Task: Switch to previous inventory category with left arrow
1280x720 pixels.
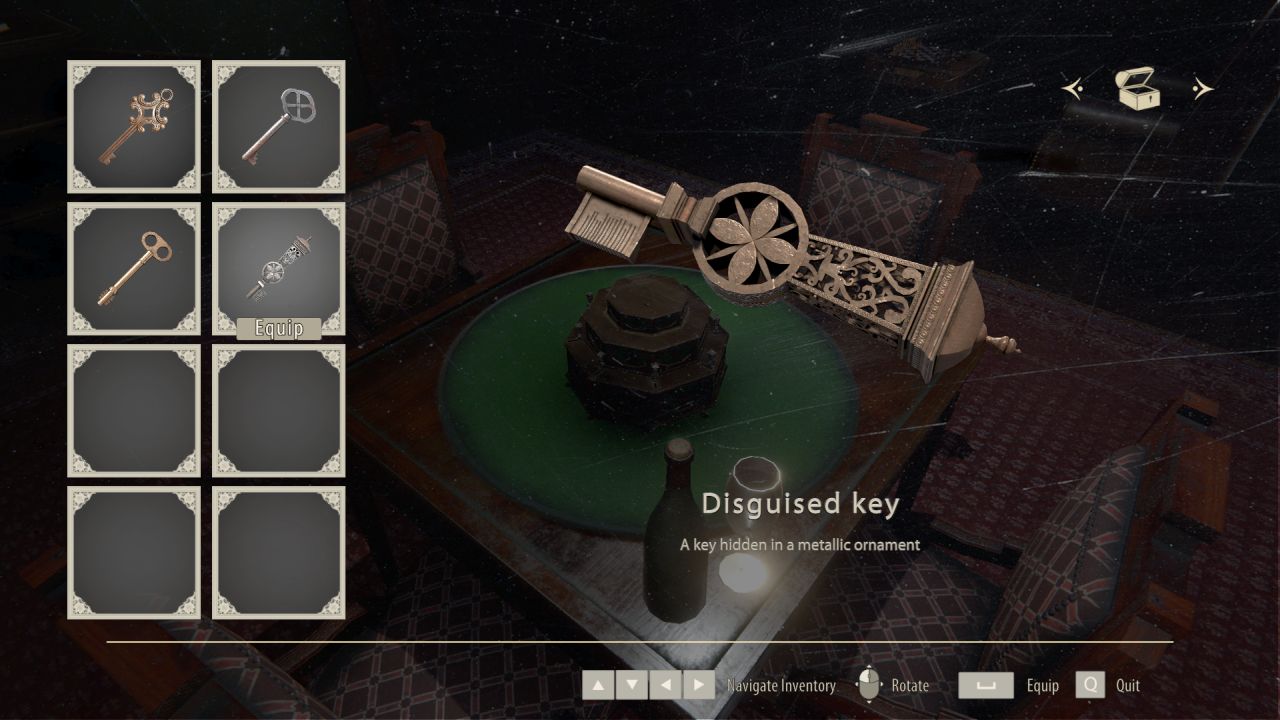Action: [1073, 90]
